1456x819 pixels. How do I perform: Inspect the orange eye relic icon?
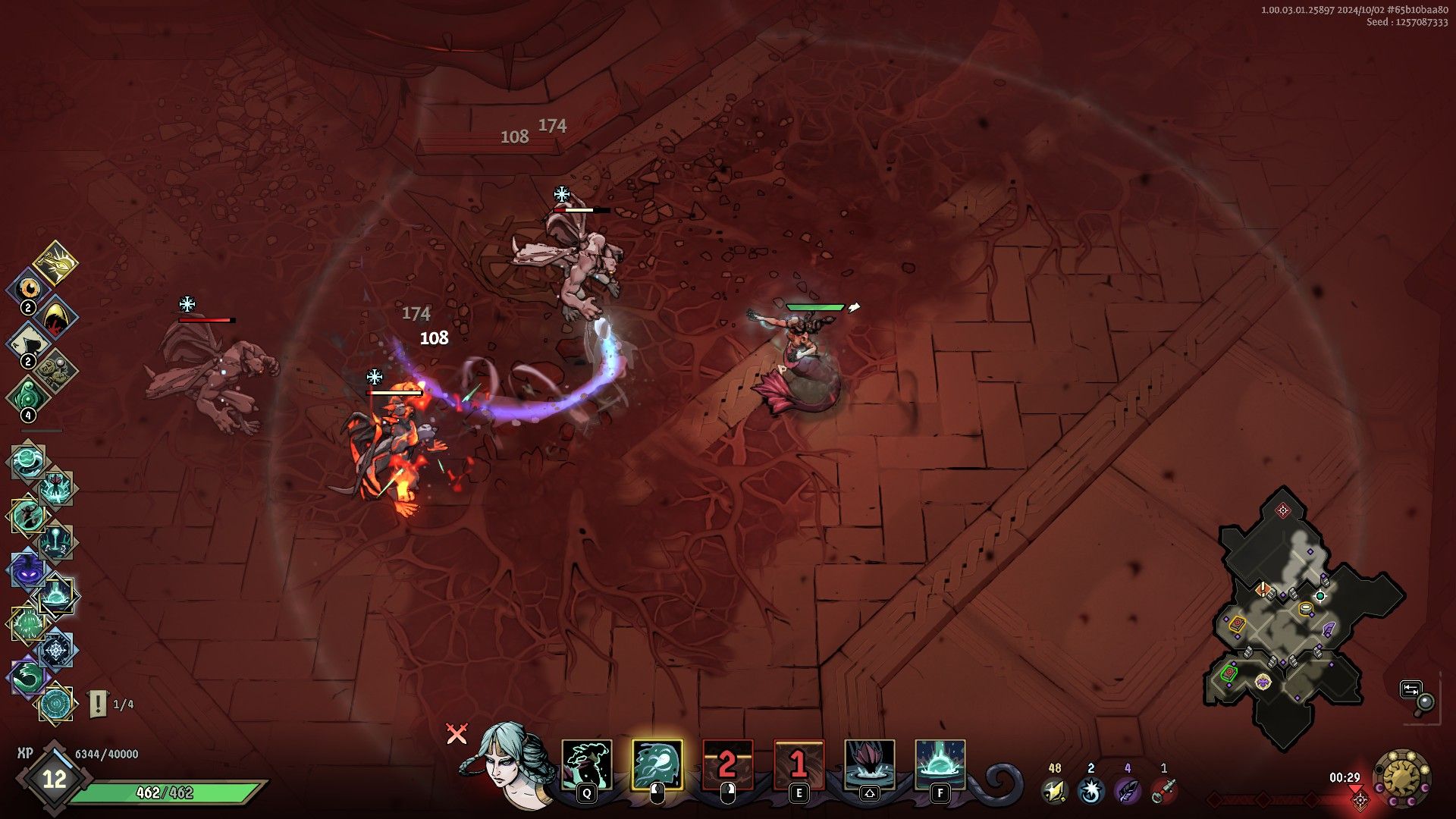point(29,288)
